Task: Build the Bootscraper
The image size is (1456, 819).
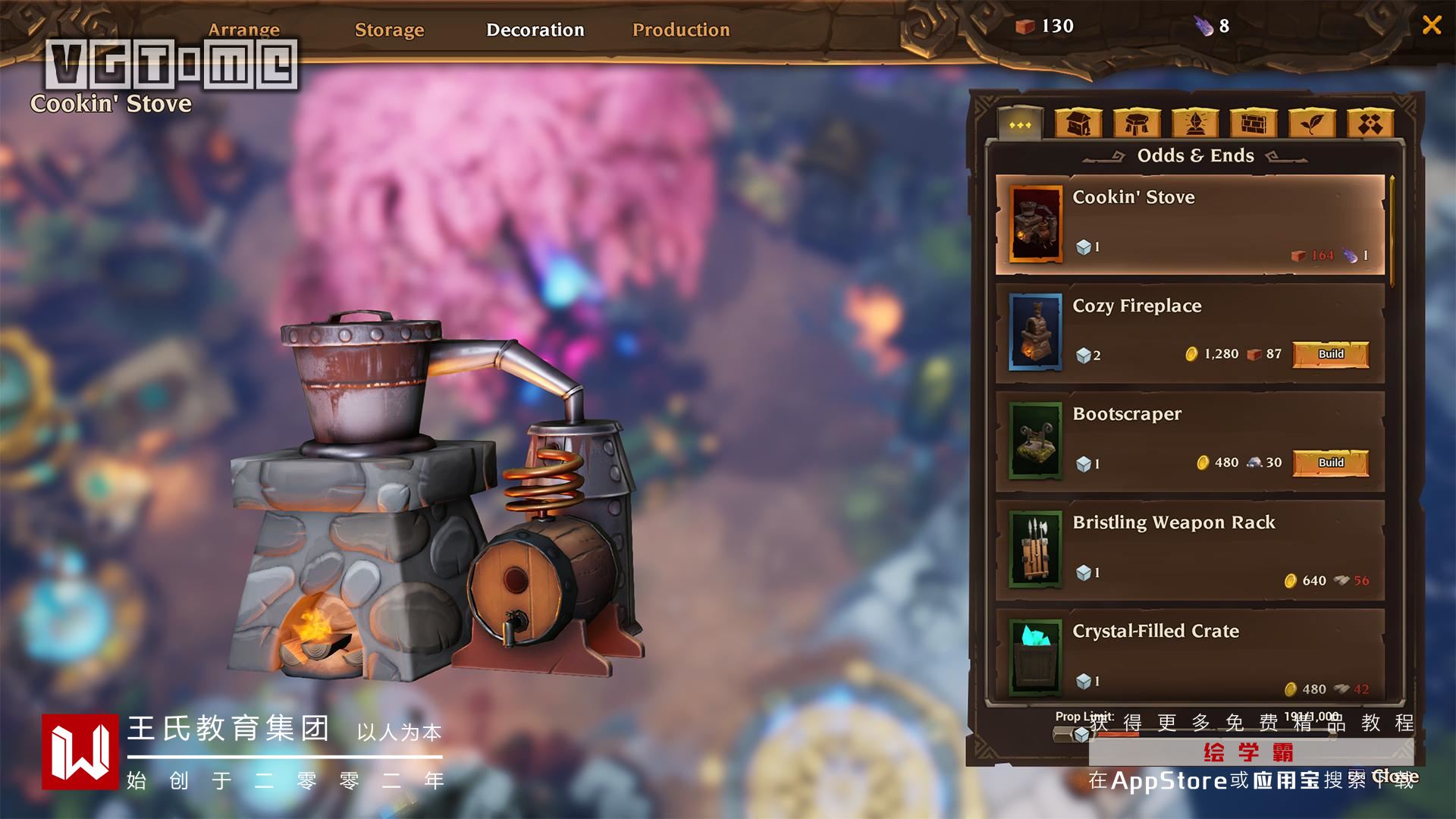Action: (x=1331, y=463)
